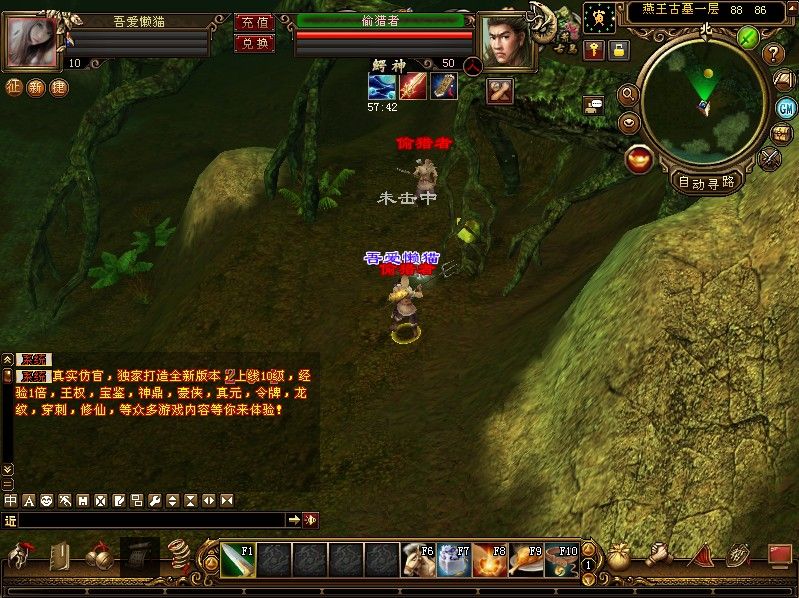Click the GM support button
The height and width of the screenshot is (598, 799).
coord(785,109)
